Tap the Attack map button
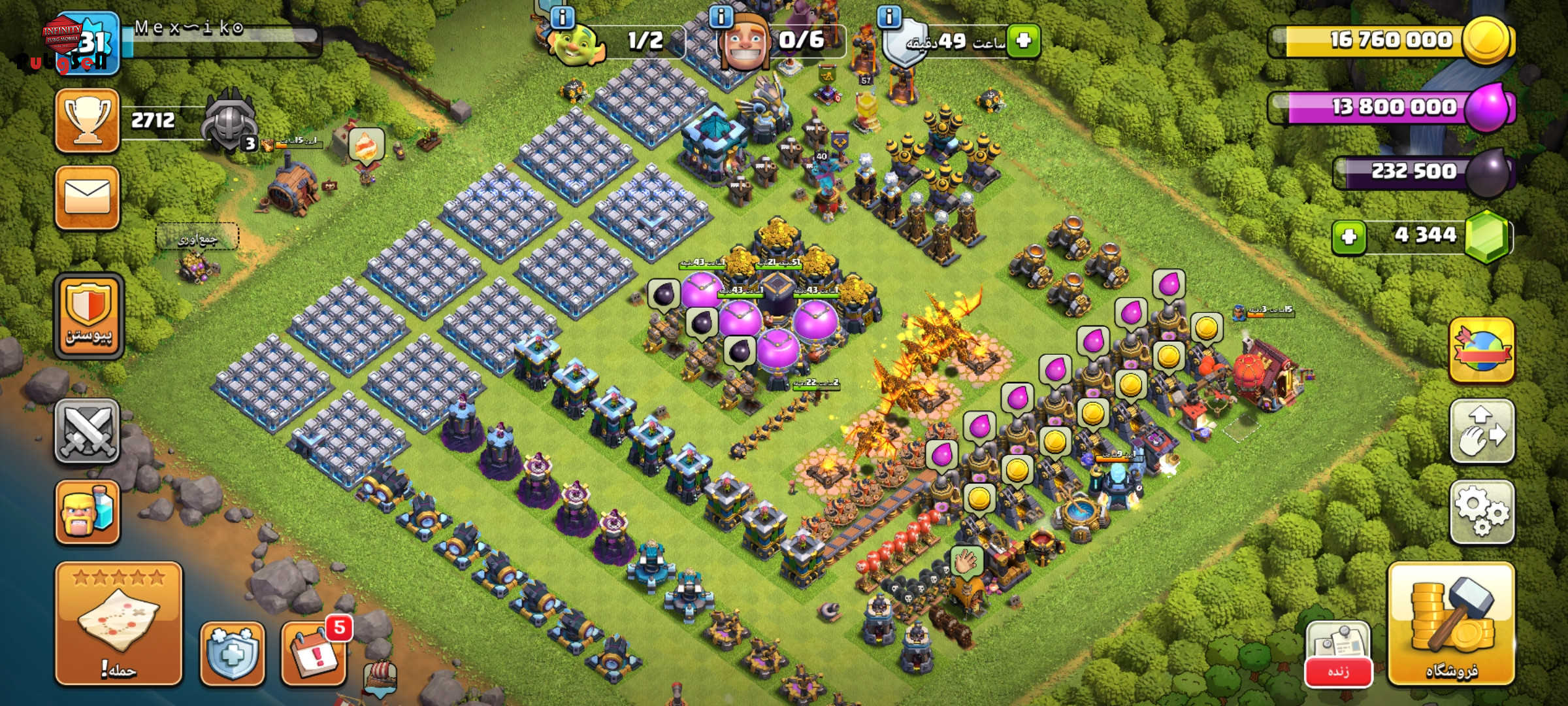The height and width of the screenshot is (706, 1568). pos(118,624)
